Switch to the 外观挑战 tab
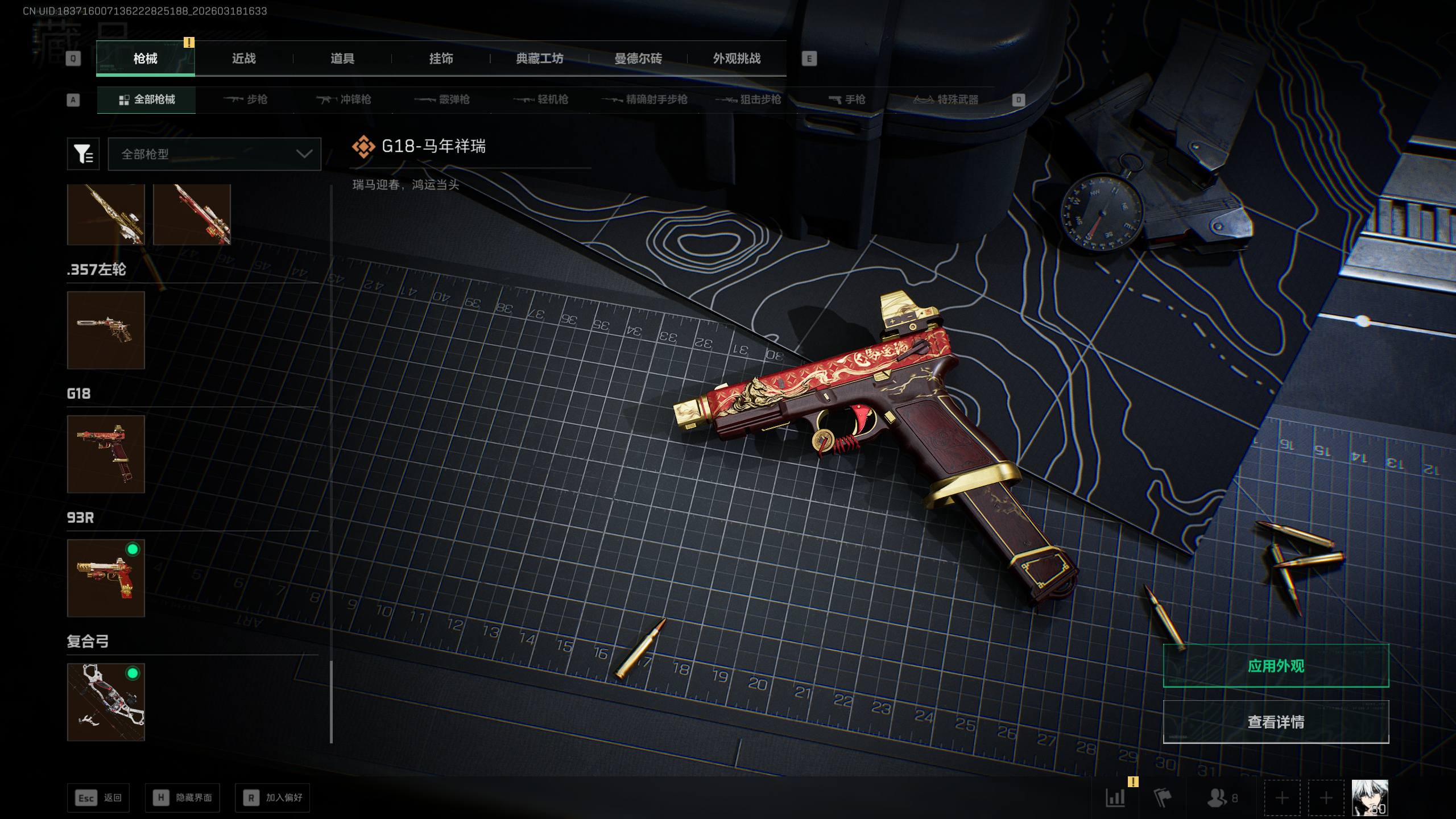1456x819 pixels. click(x=737, y=59)
